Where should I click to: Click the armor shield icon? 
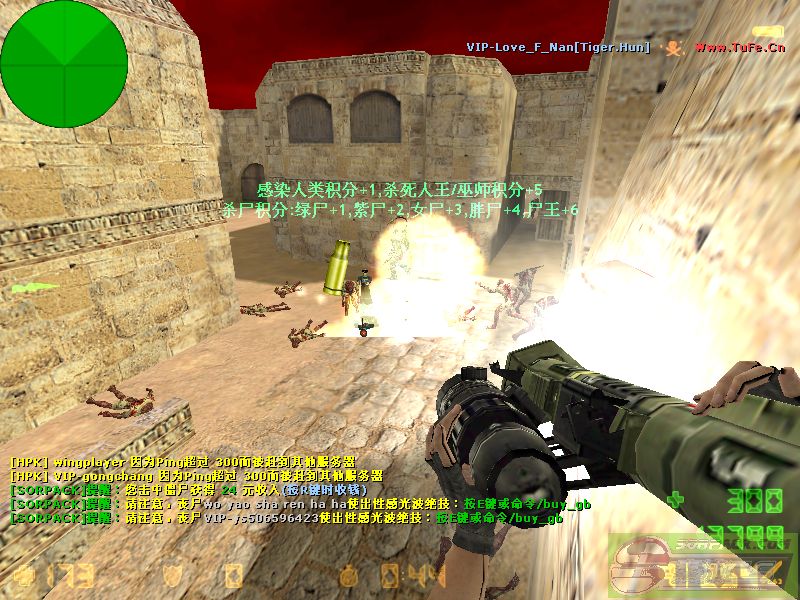[173, 575]
